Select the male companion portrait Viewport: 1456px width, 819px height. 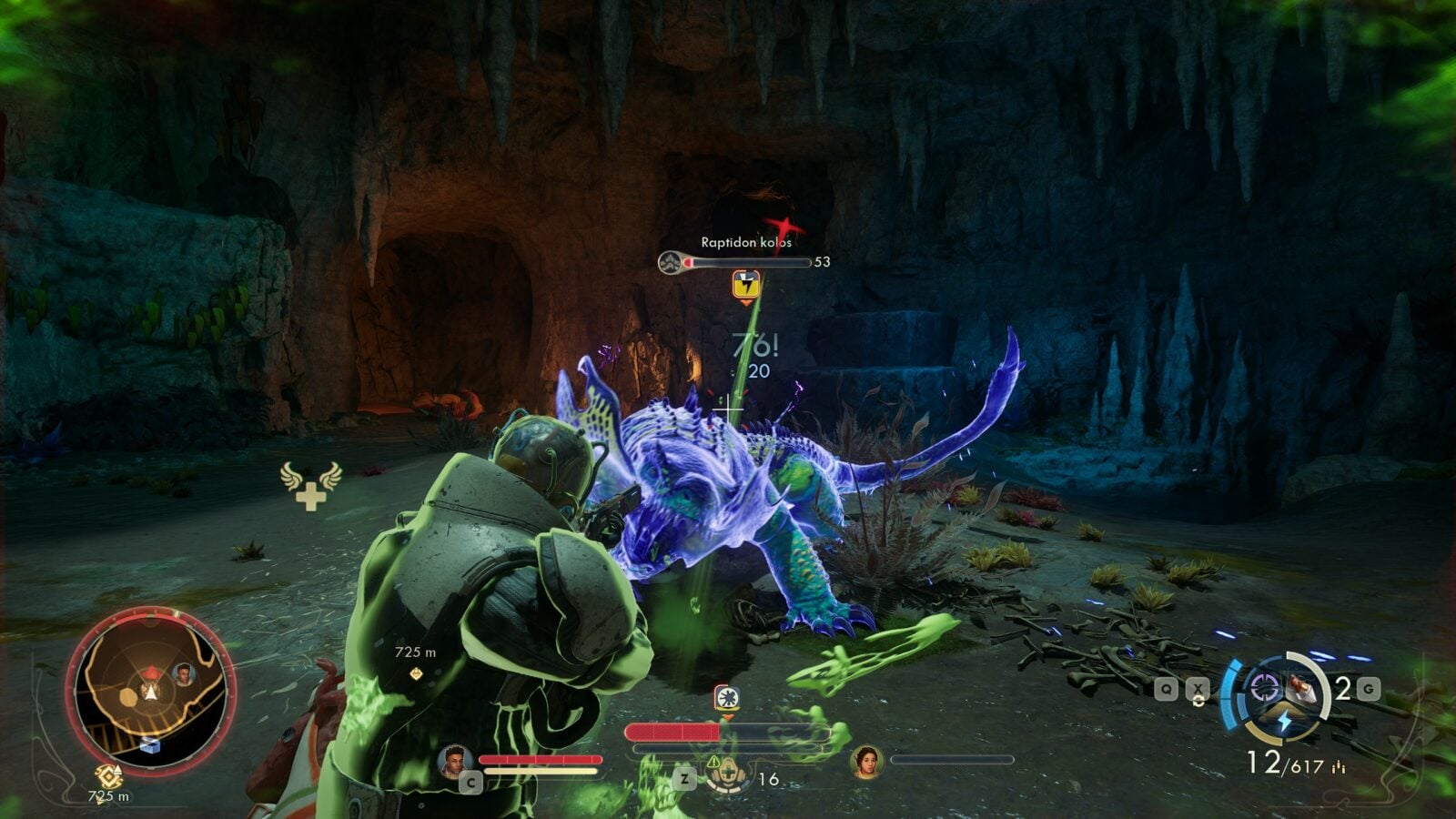454,761
